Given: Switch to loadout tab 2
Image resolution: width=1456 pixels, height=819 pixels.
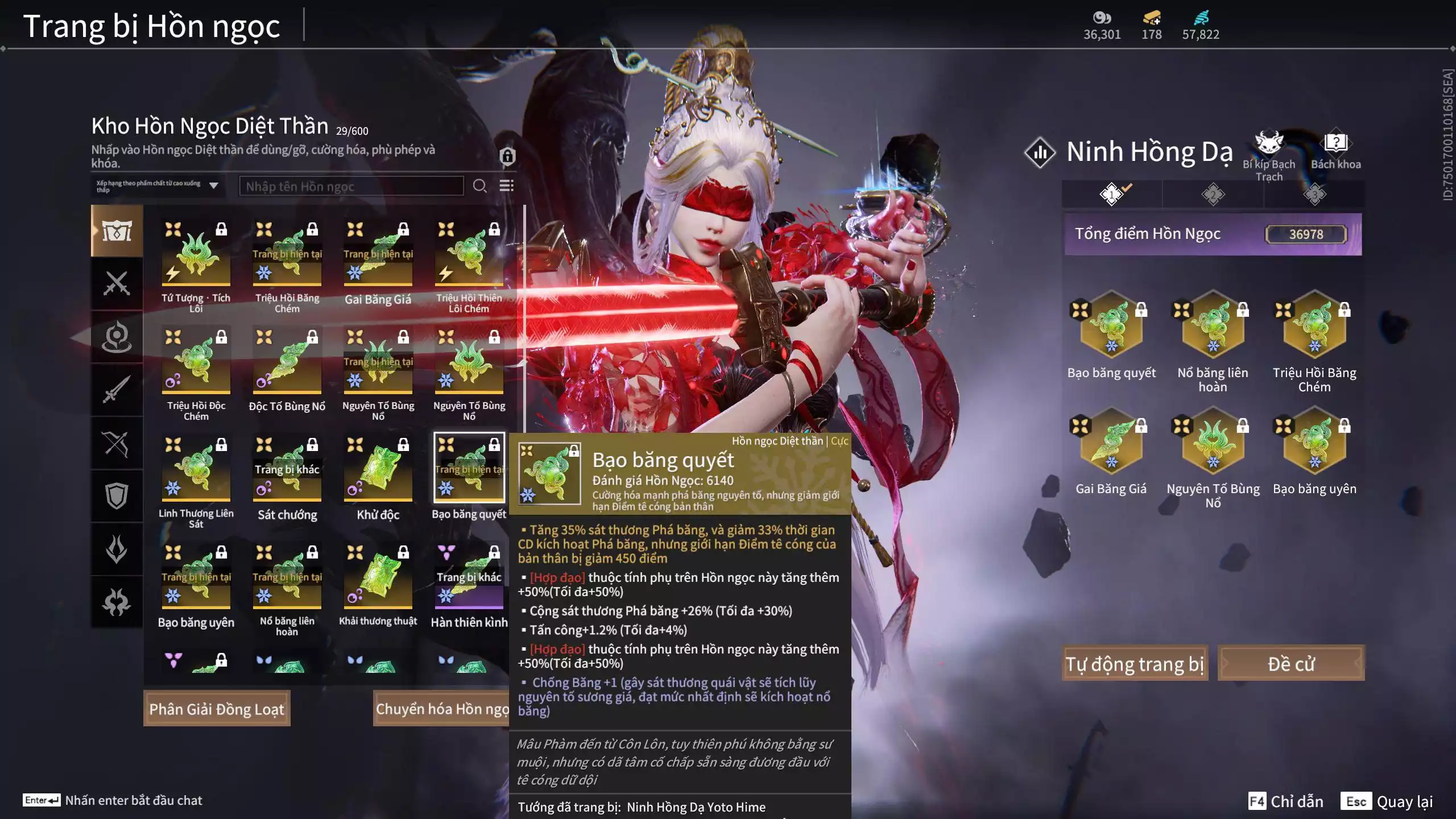Looking at the screenshot, I should [x=1214, y=194].
